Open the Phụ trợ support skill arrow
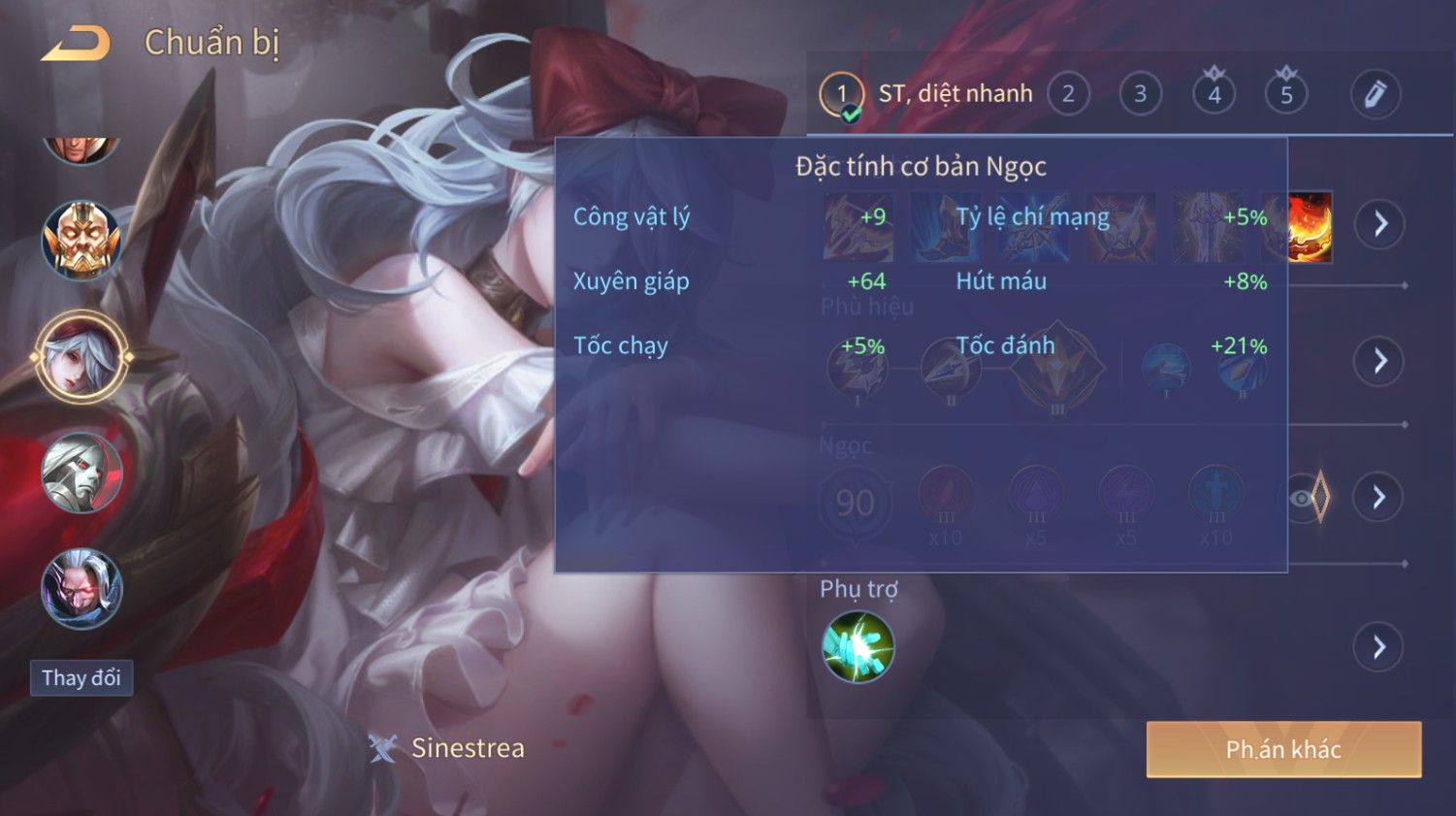Screen dimensions: 1456x816 (1379, 647)
